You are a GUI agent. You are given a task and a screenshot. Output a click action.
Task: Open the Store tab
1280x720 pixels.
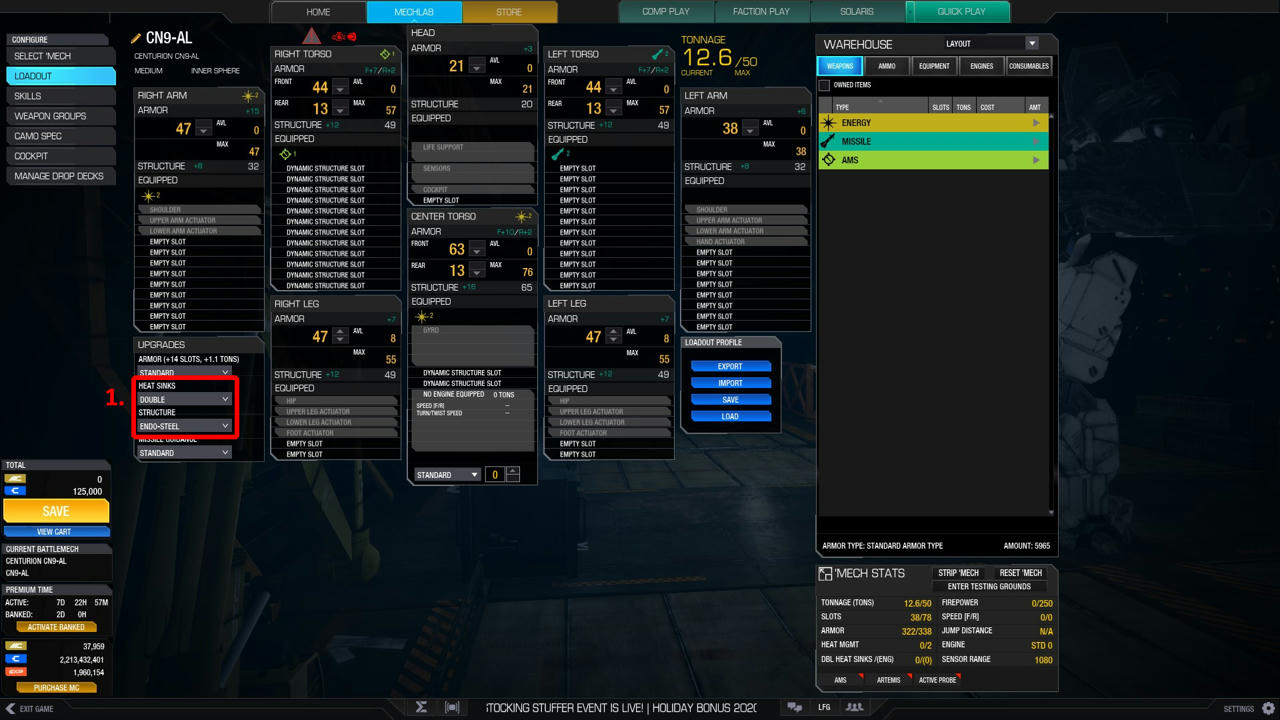click(x=509, y=12)
